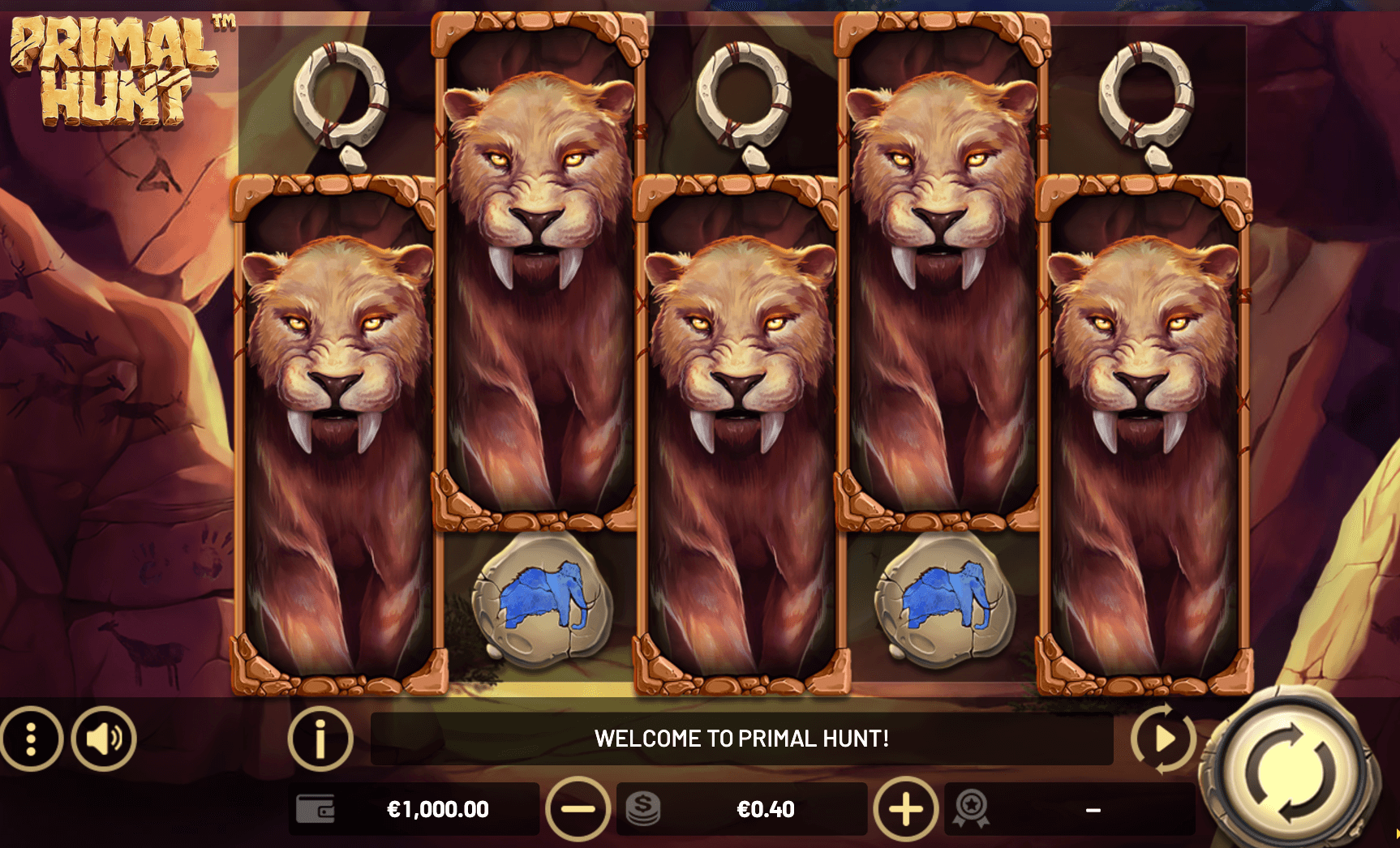
Task: Open the game info paytable
Action: tap(320, 739)
